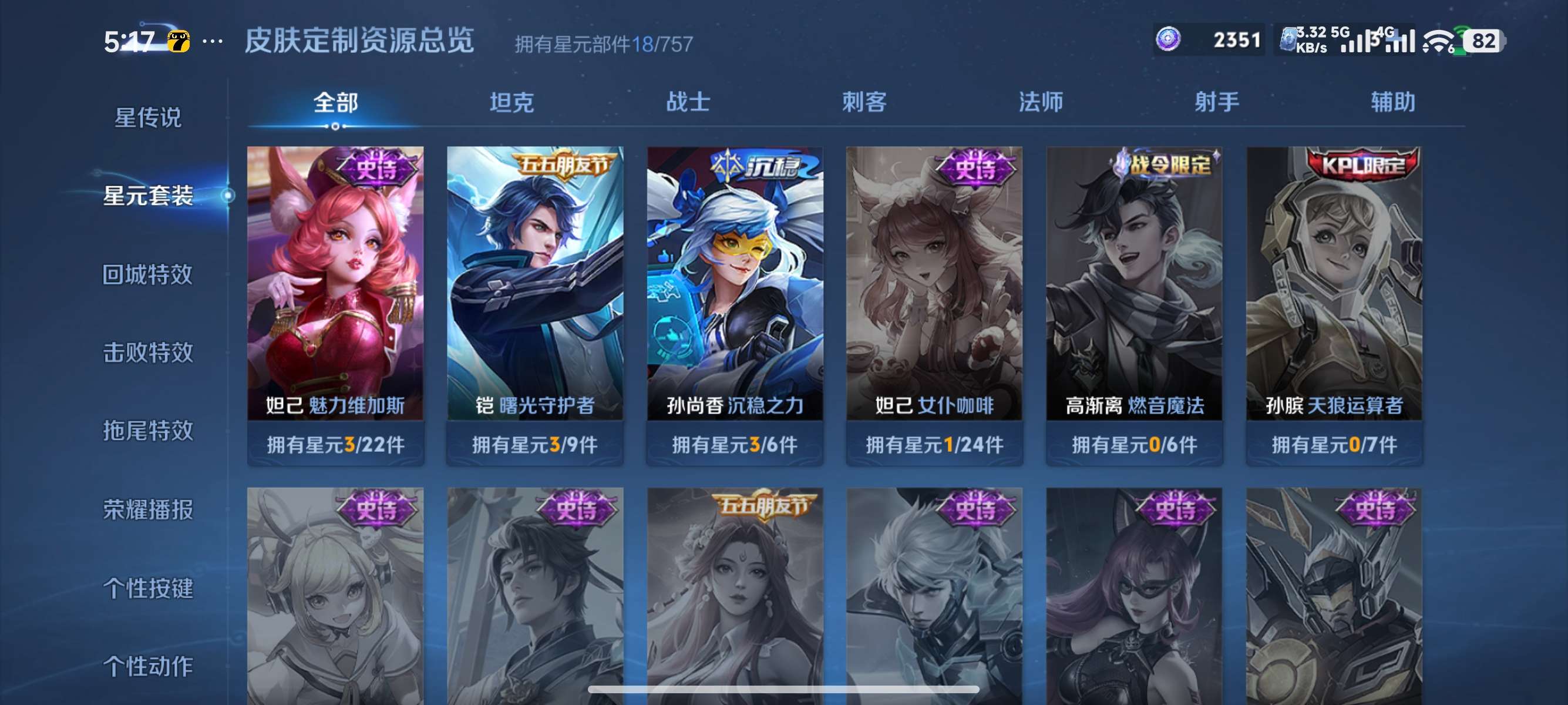The image size is (1568, 705).
Task: Open the 个性按键 section
Action: 149,589
